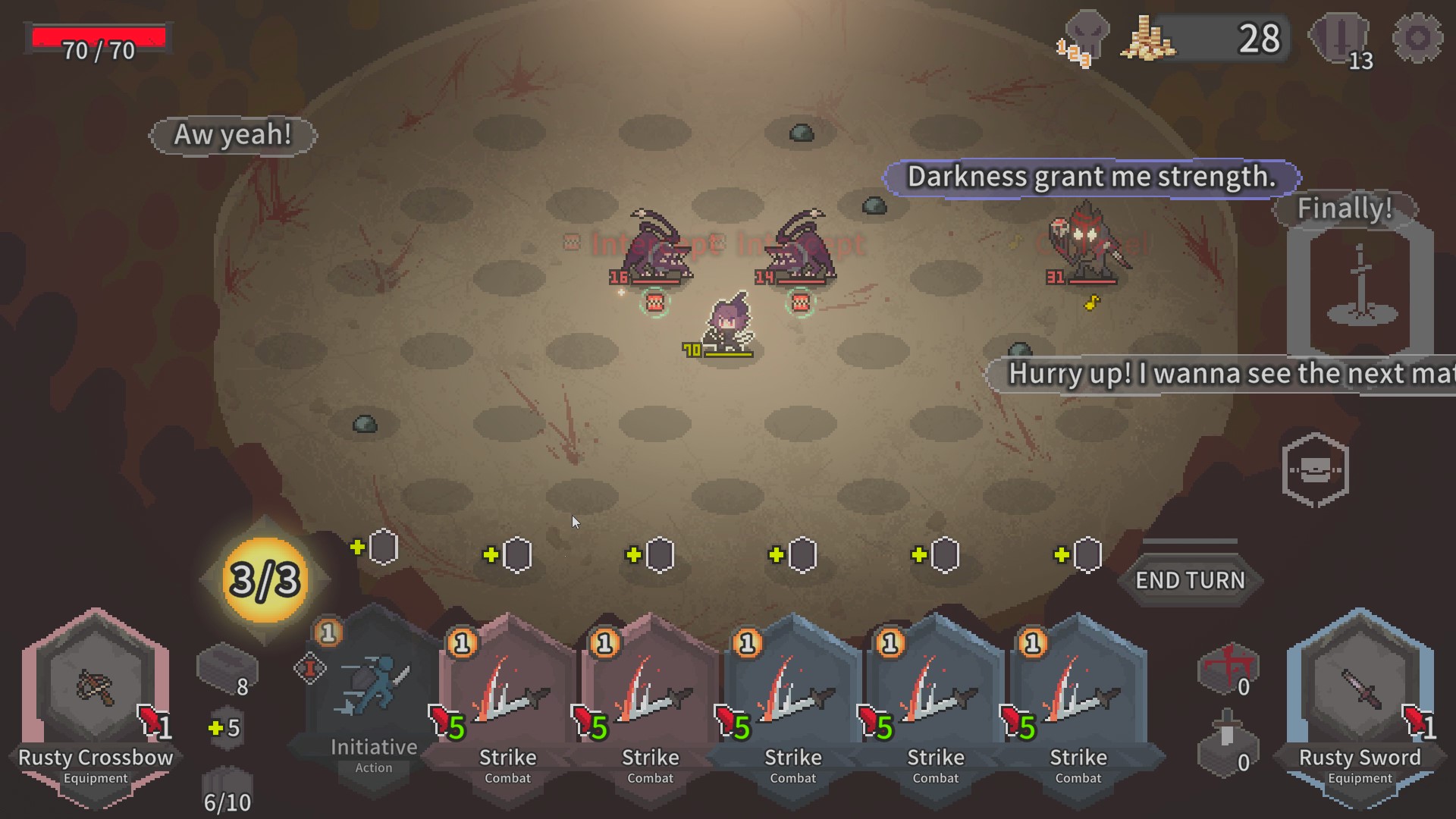Viewport: 1456px width, 819px height.
Task: Open the skull enemy order icon
Action: (x=1085, y=38)
